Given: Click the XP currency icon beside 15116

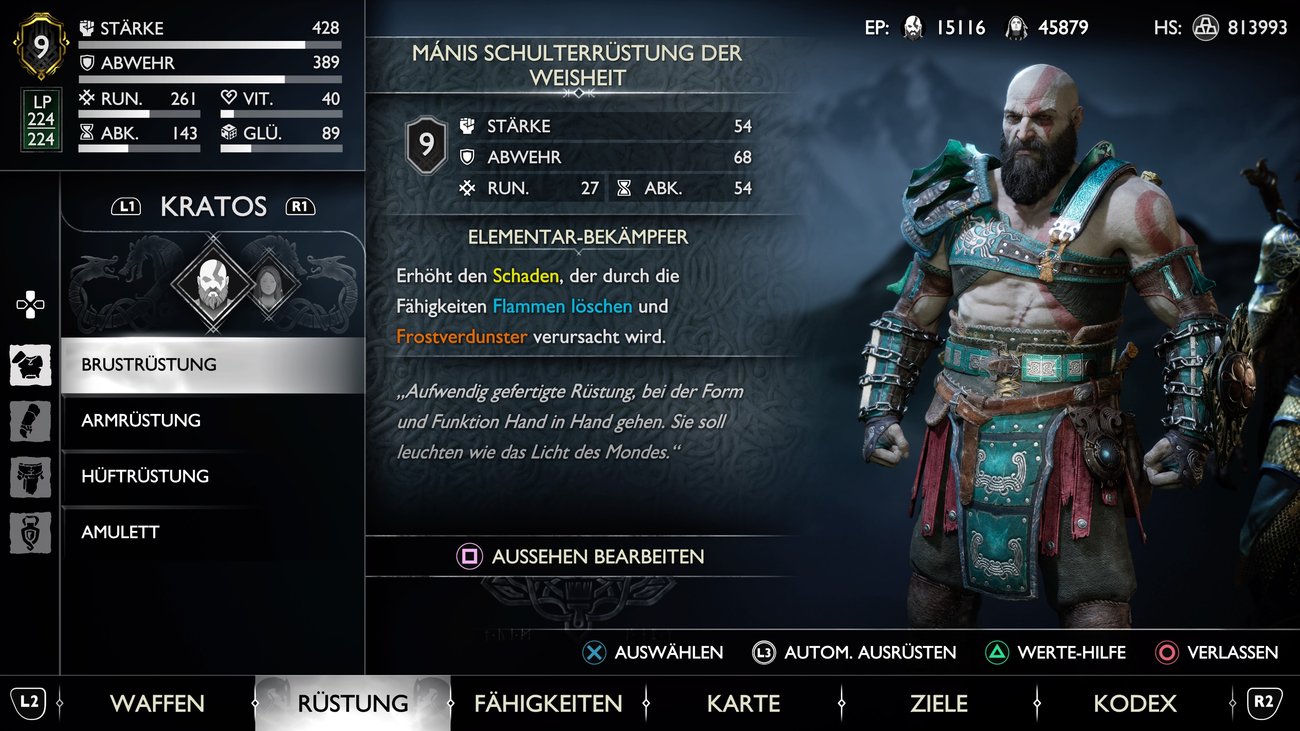Looking at the screenshot, I should [x=913, y=27].
